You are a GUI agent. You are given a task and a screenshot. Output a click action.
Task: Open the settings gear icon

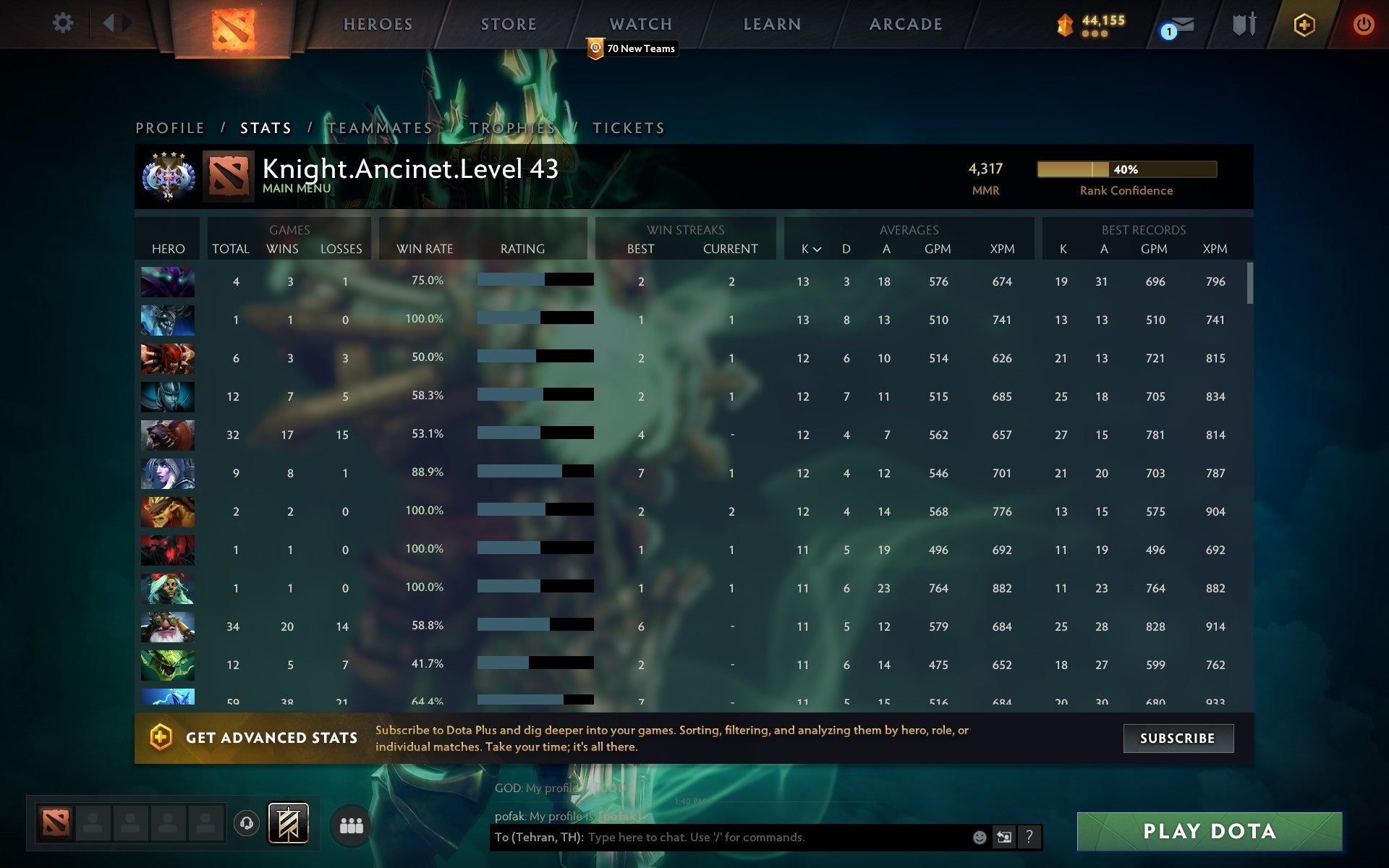point(64,23)
